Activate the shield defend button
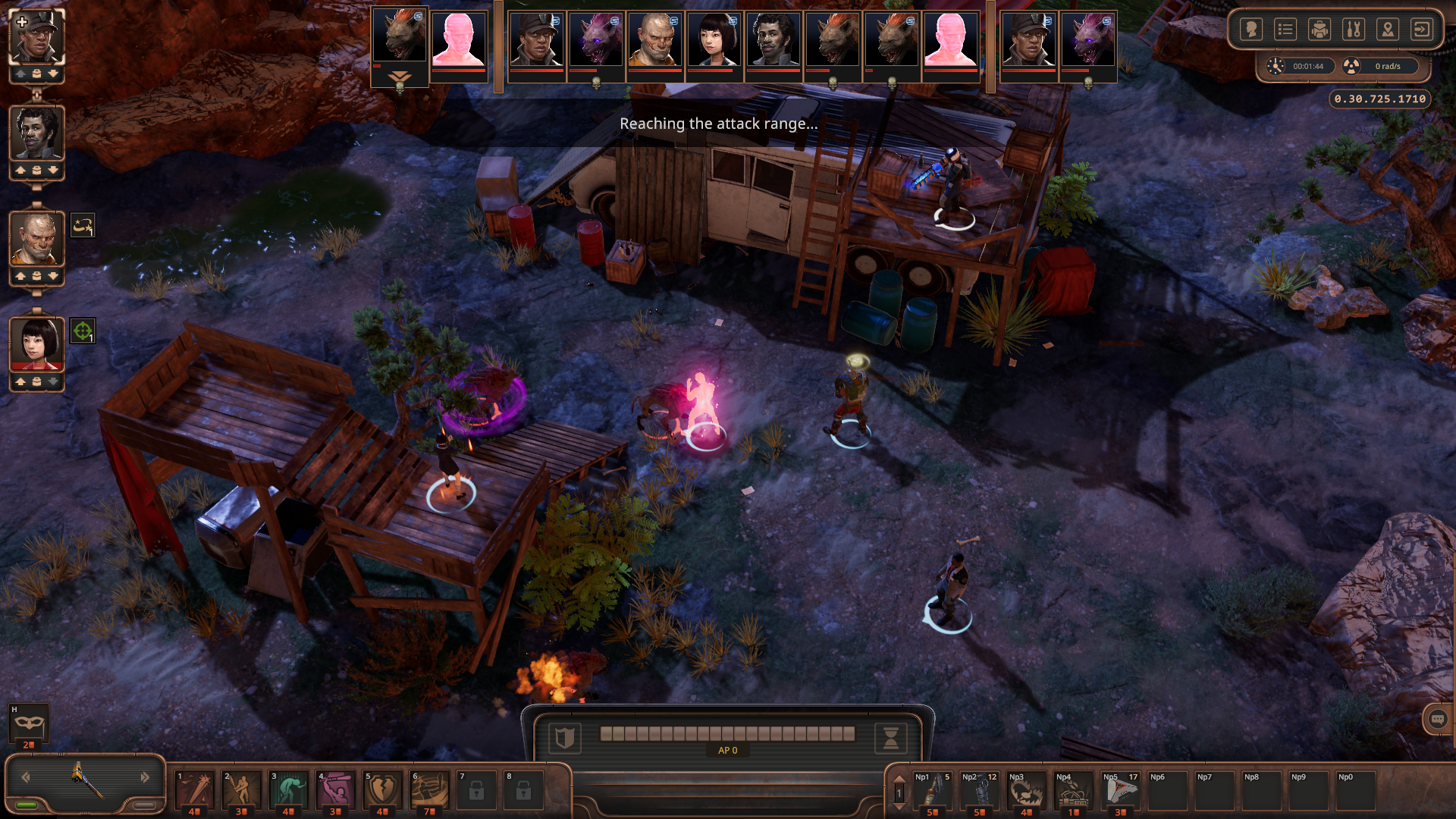 [x=563, y=737]
